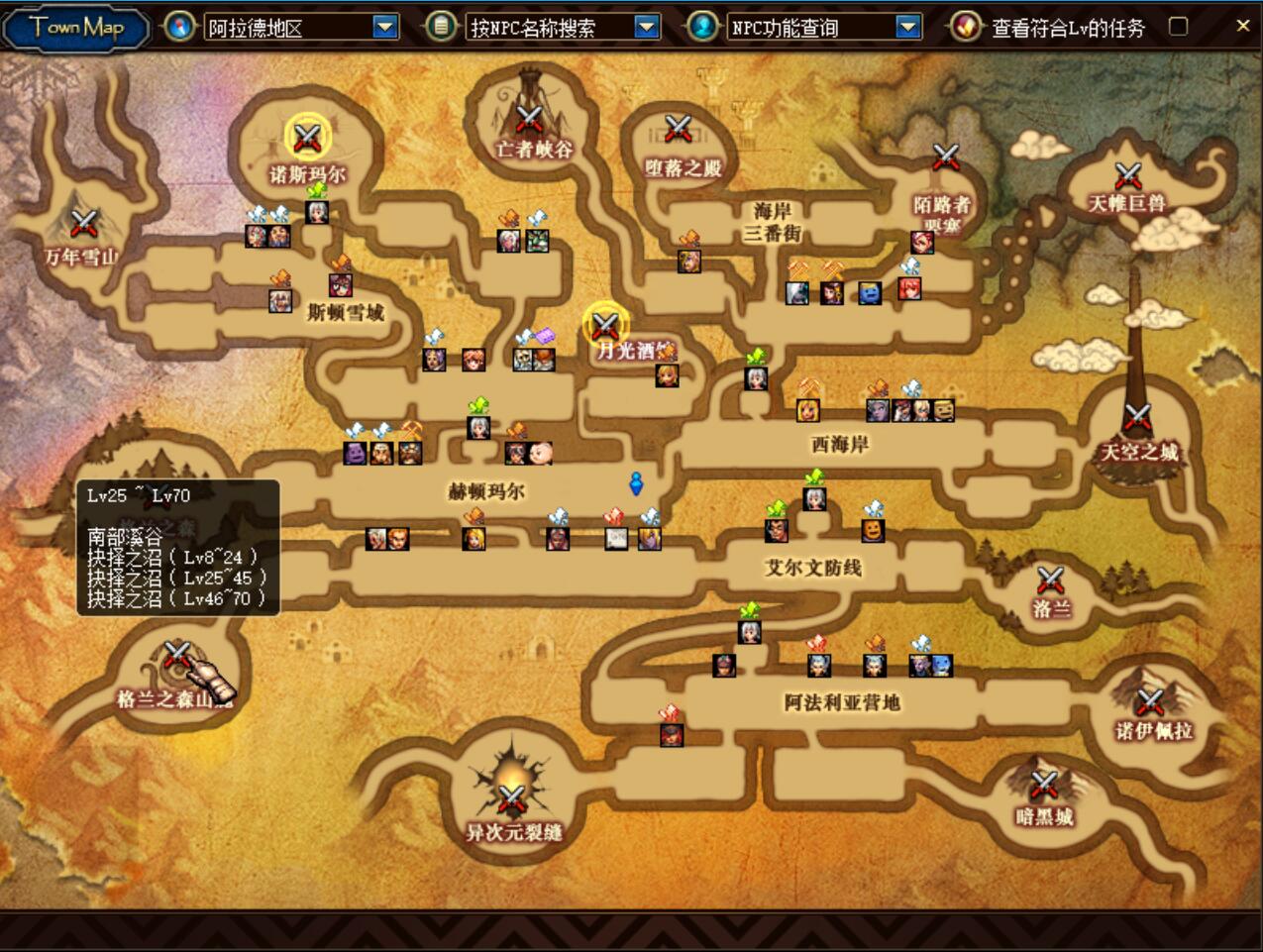Click the 天帷巨兽 dungeon marker
The image size is (1263, 952).
pyautogui.click(x=1128, y=176)
